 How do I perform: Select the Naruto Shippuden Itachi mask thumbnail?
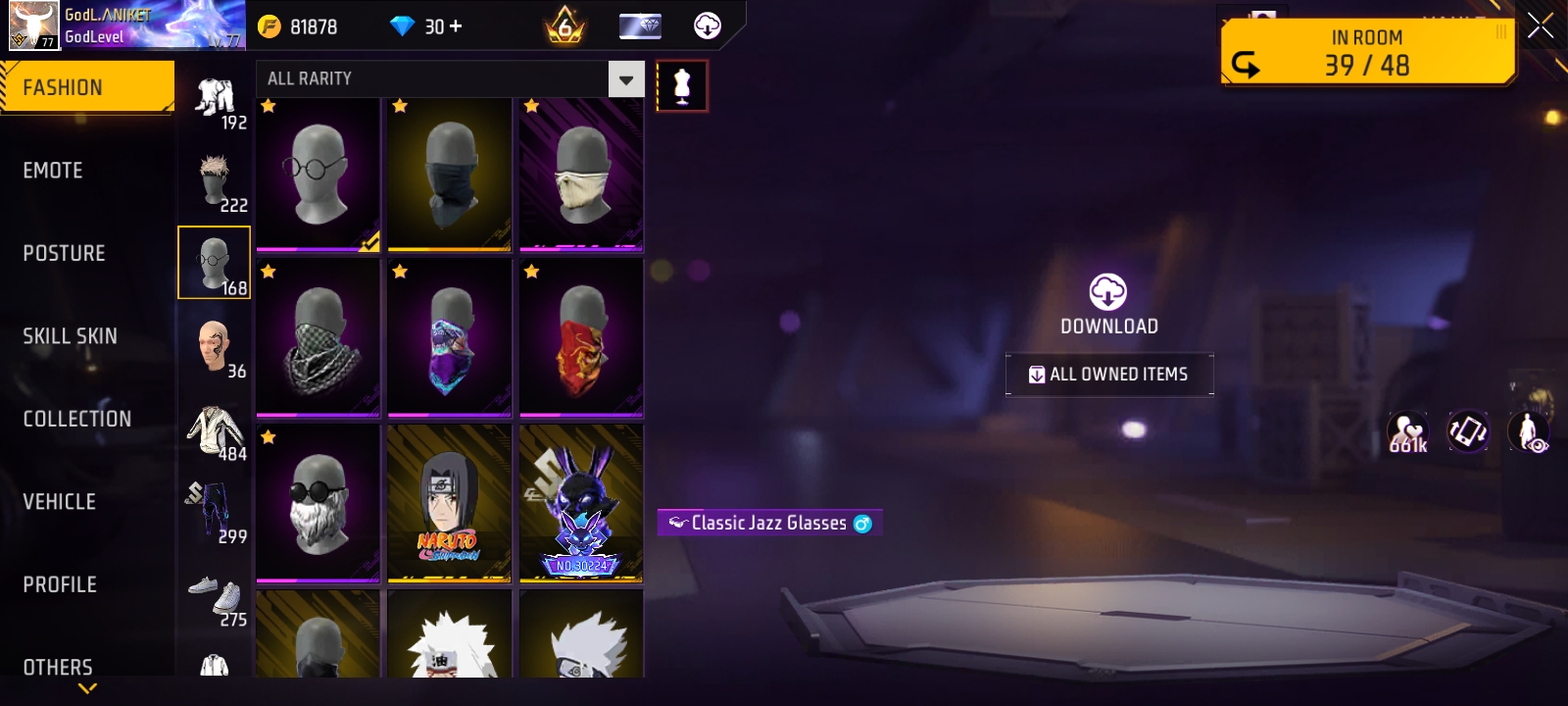(449, 502)
